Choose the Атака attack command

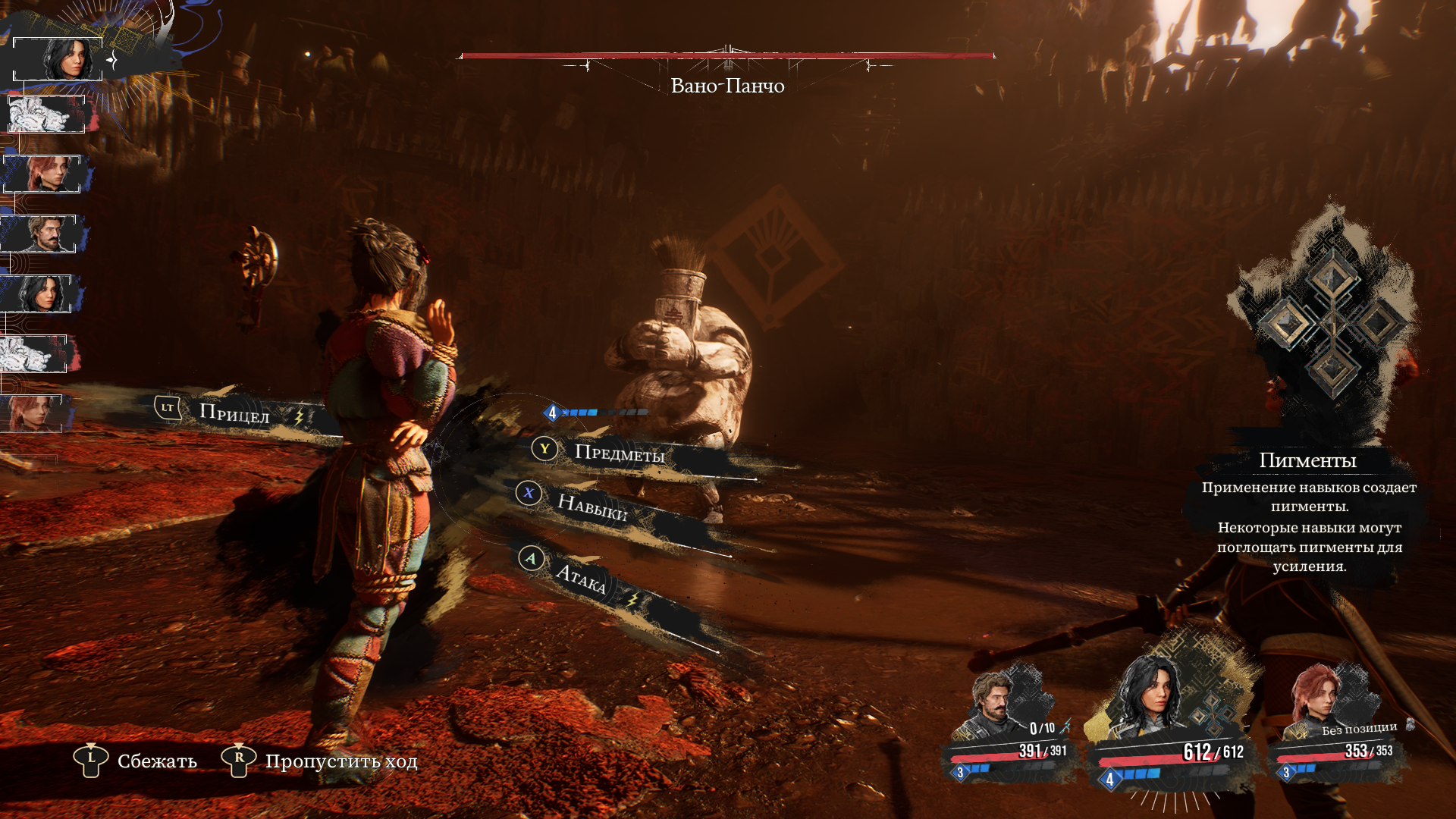[x=581, y=578]
